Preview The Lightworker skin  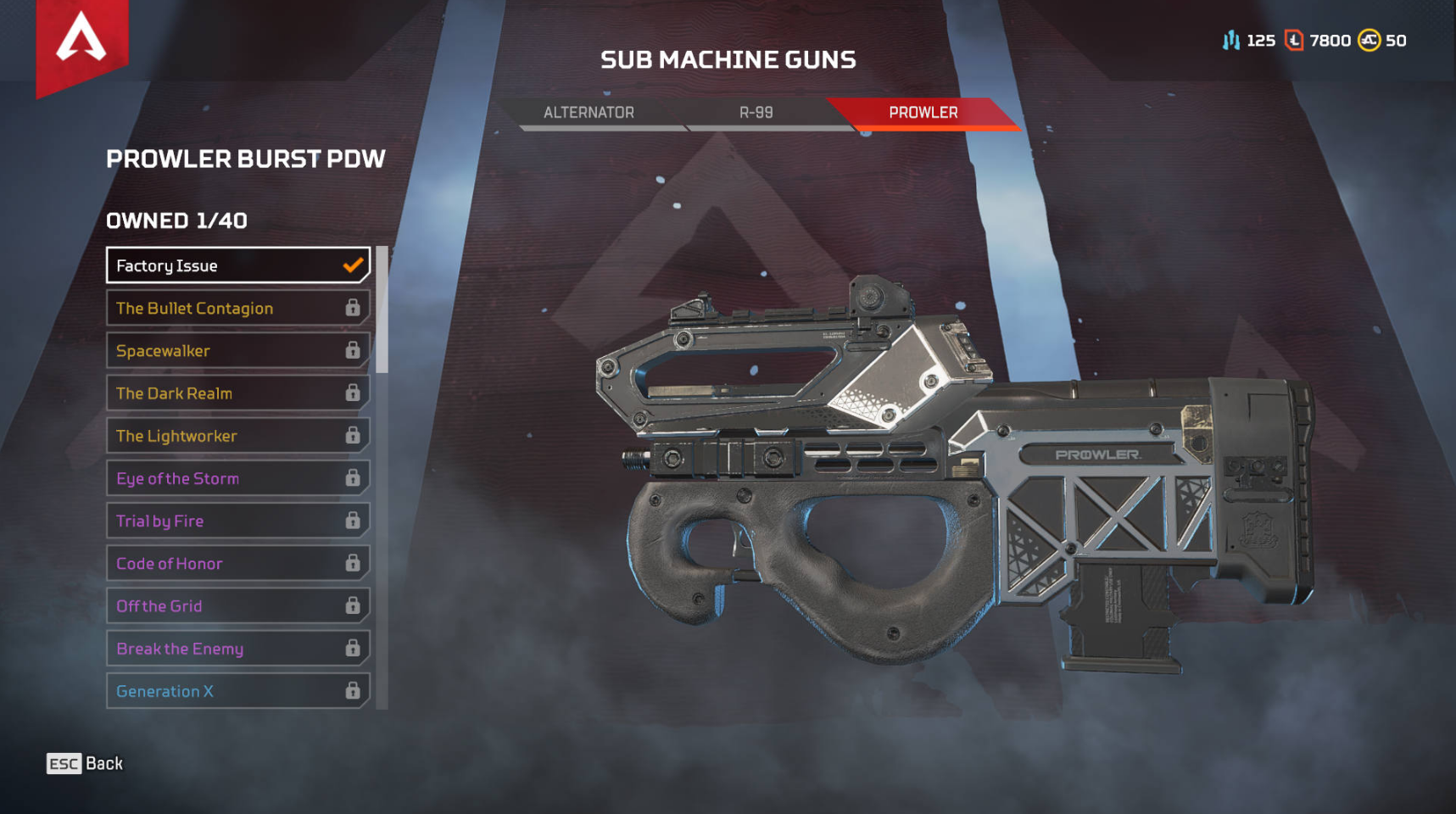coord(237,436)
